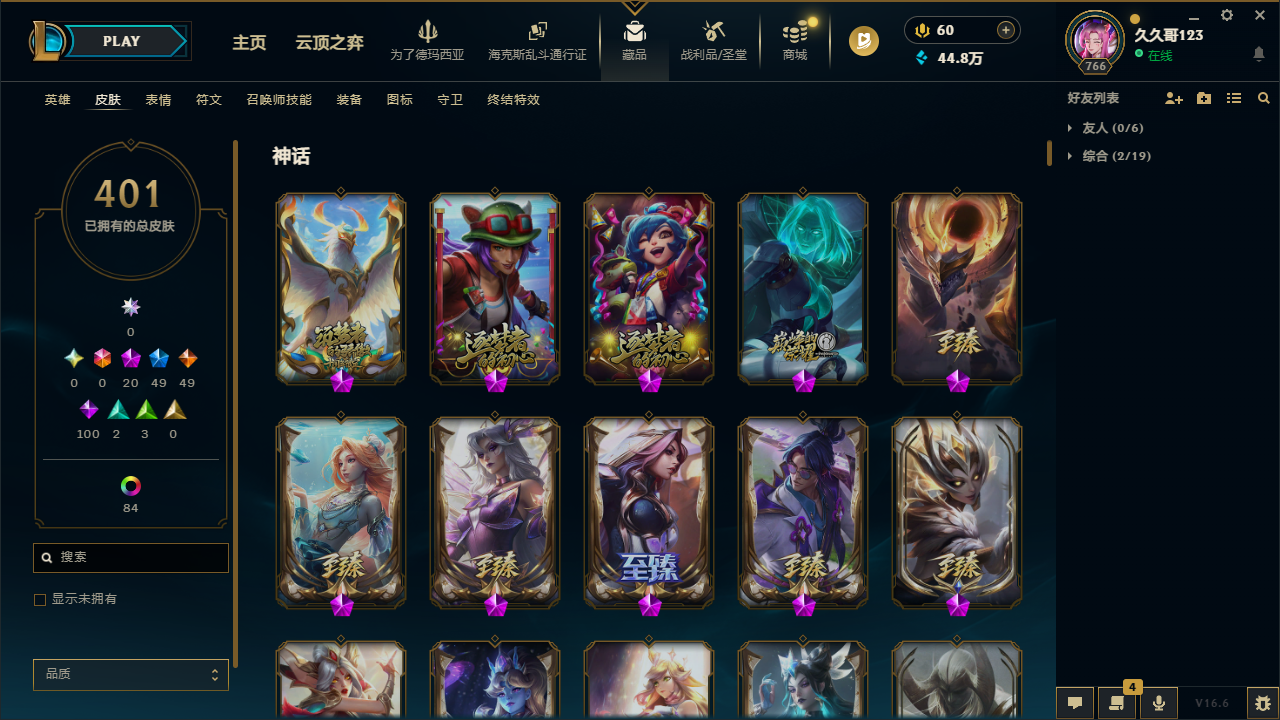1280x720 pixels.
Task: Toggle the microphone at the bottom right
Action: coord(1158,703)
